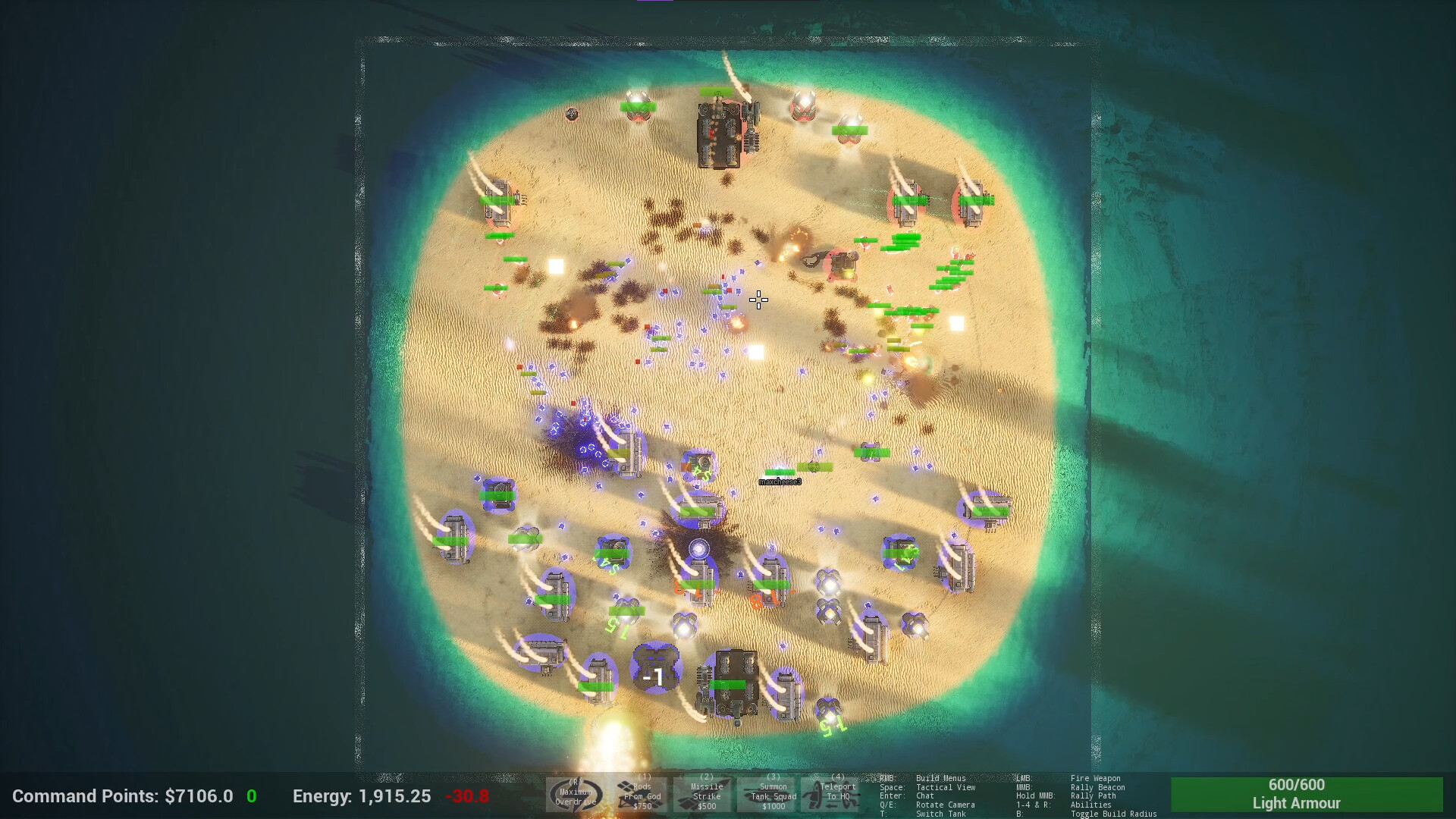Click the structure showing the -1 indicator
Image resolution: width=1456 pixels, height=819 pixels.
656,666
